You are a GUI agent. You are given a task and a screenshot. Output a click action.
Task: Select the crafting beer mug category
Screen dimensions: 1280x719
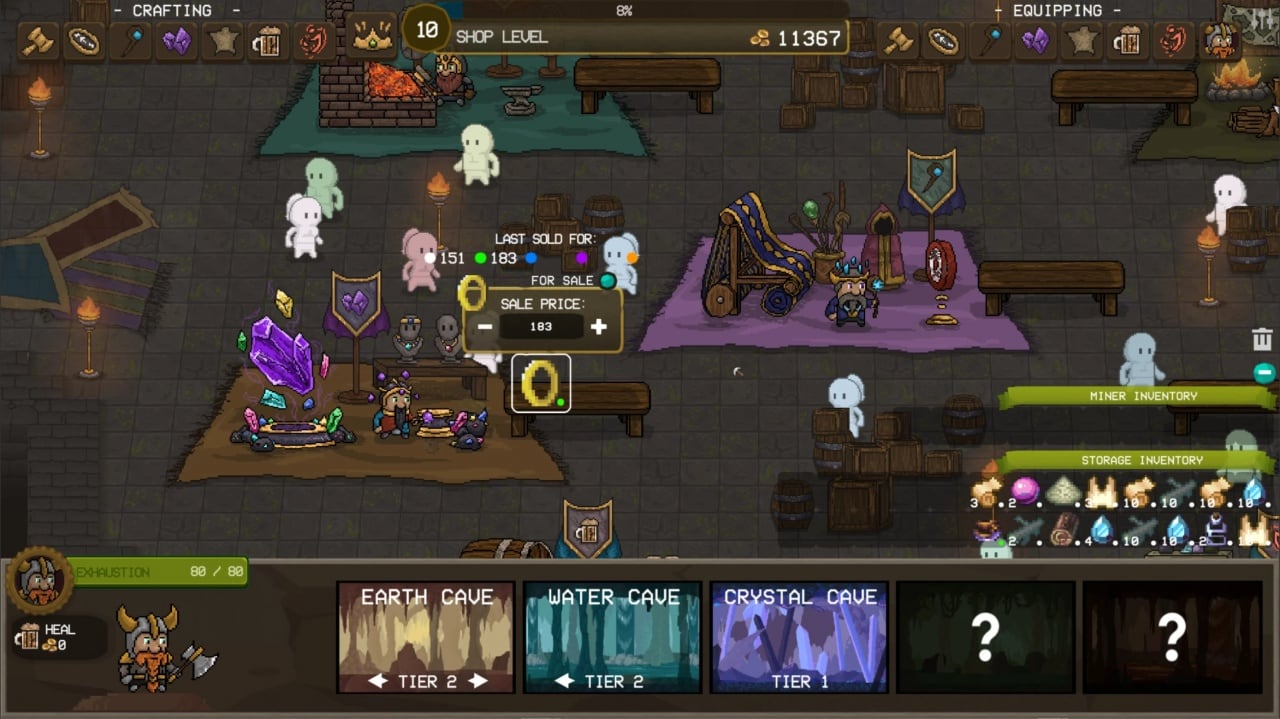coord(268,42)
